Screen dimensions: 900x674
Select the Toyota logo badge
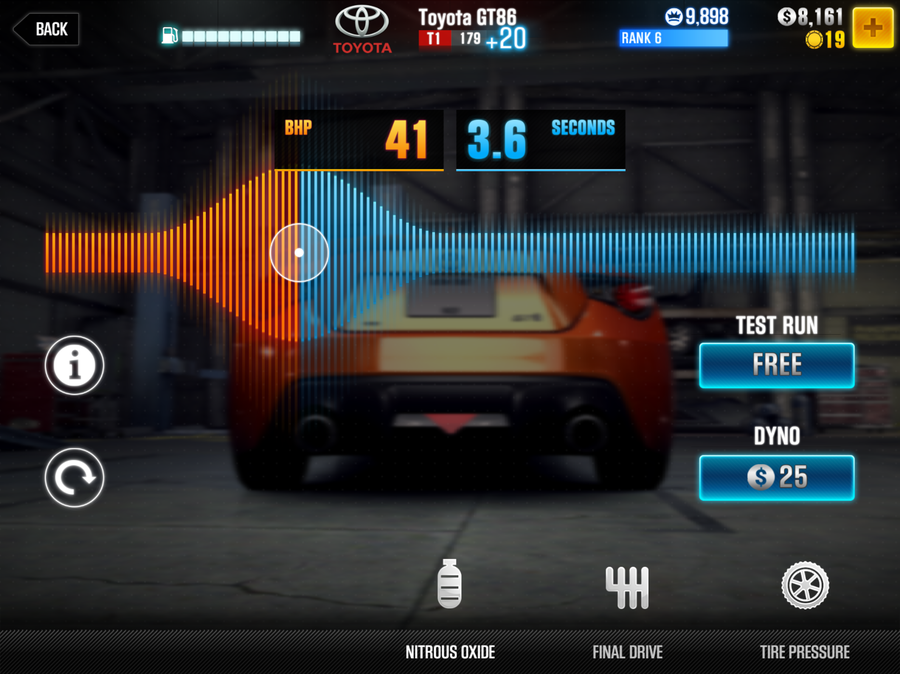(363, 29)
